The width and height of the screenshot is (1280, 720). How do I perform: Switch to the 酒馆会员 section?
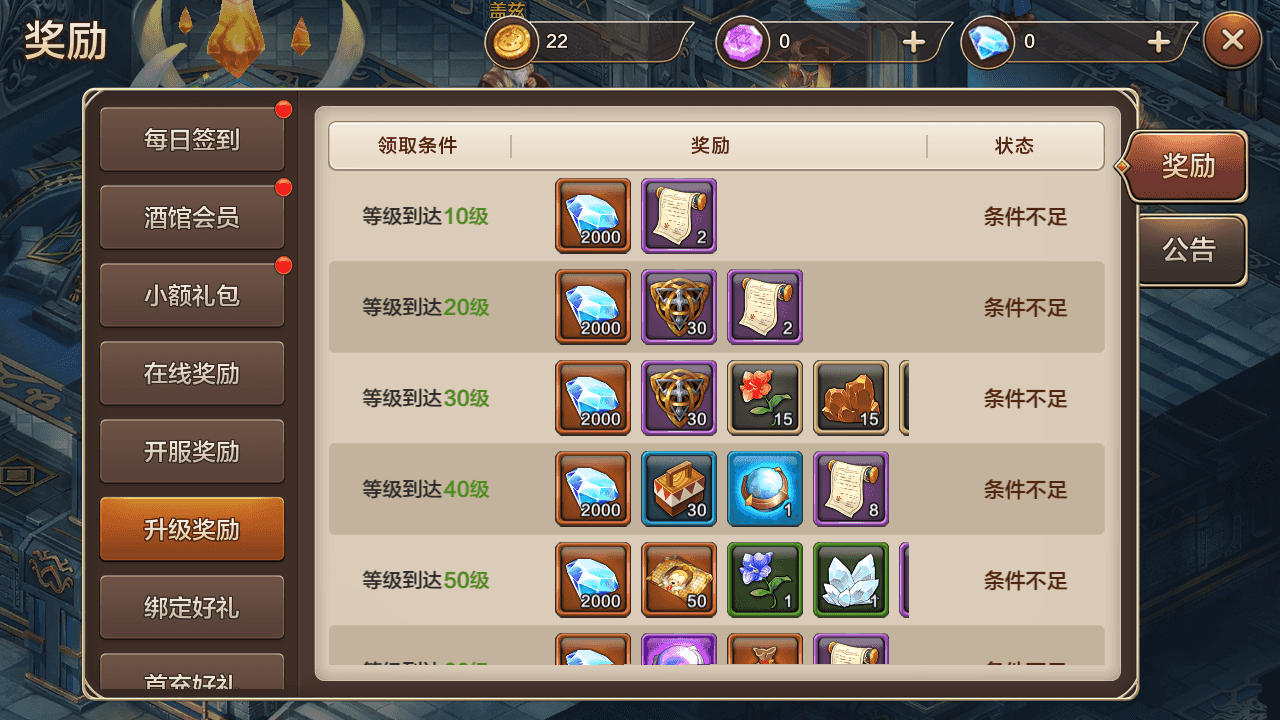tap(191, 216)
